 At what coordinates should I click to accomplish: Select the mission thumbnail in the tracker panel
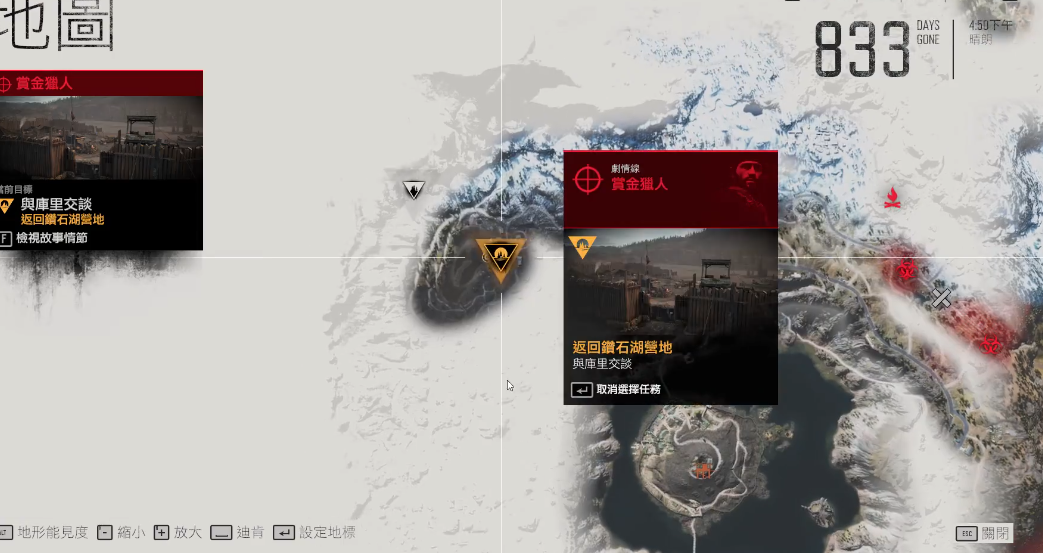click(x=100, y=138)
